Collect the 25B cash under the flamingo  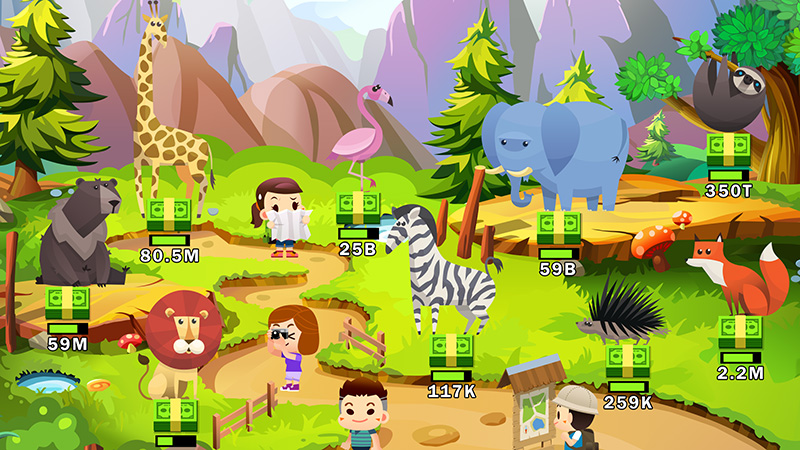click(357, 208)
